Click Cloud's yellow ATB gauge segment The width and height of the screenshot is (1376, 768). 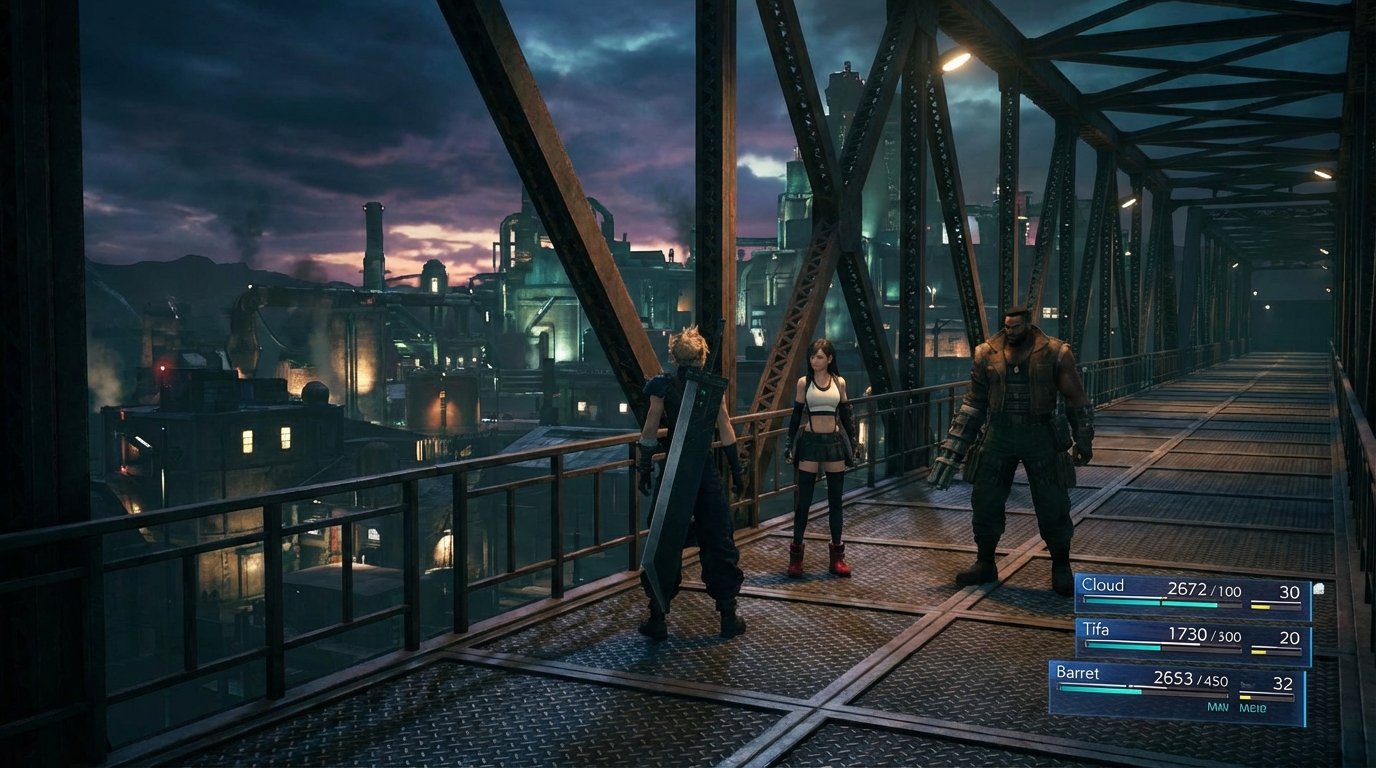(1260, 605)
